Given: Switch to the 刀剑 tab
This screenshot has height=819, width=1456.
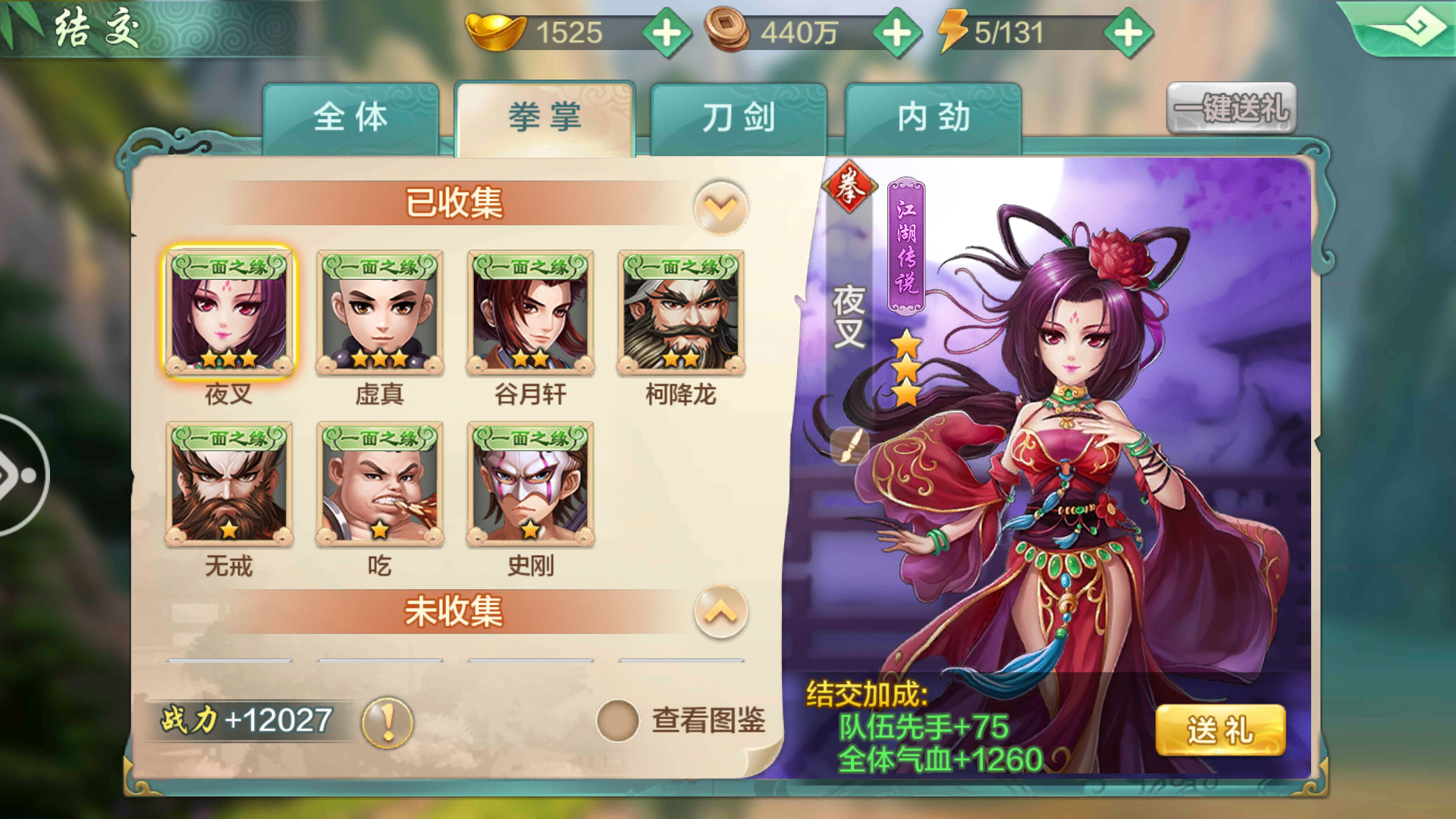Looking at the screenshot, I should click(x=739, y=118).
